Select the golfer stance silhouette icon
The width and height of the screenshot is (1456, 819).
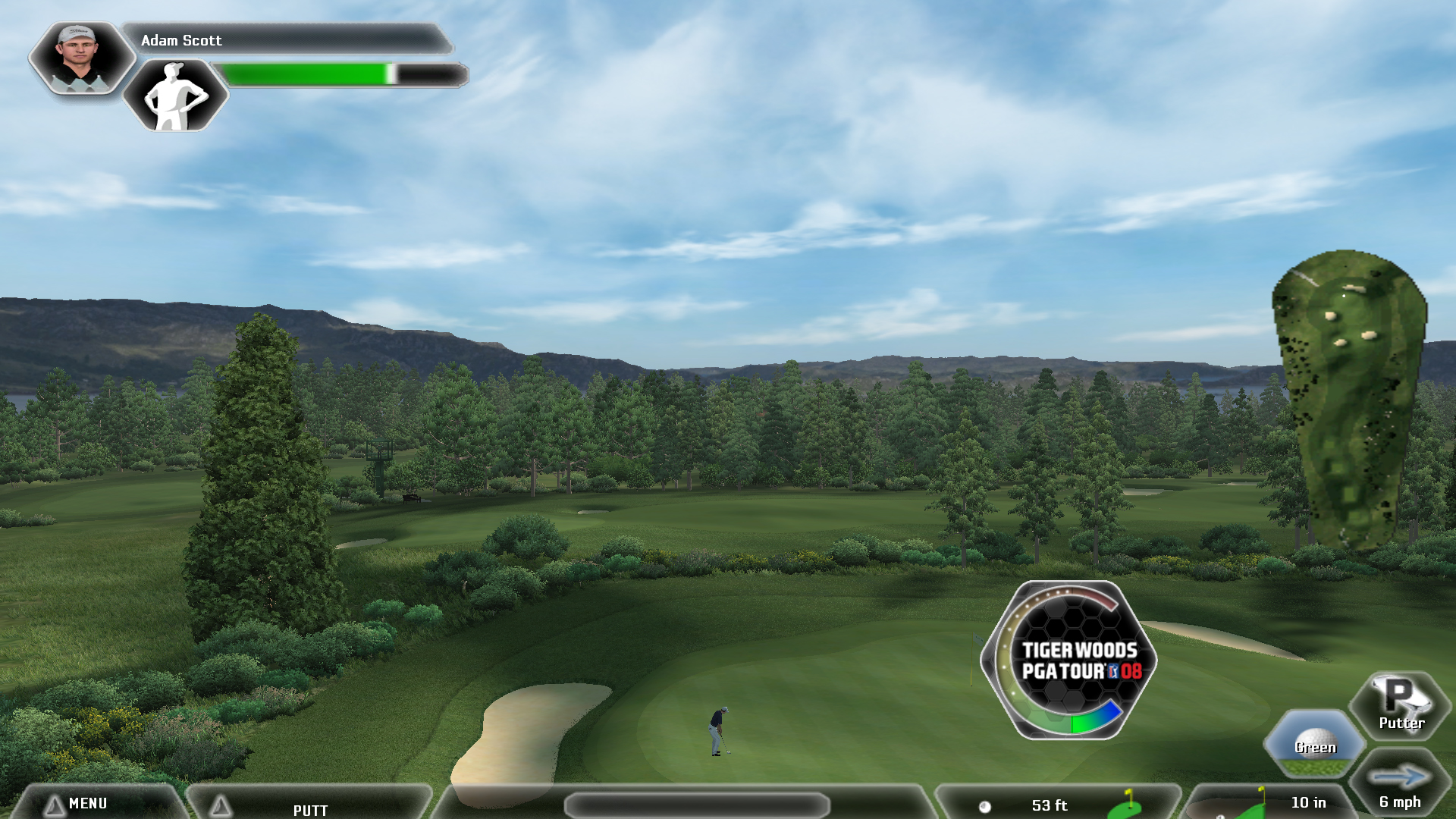[x=175, y=96]
